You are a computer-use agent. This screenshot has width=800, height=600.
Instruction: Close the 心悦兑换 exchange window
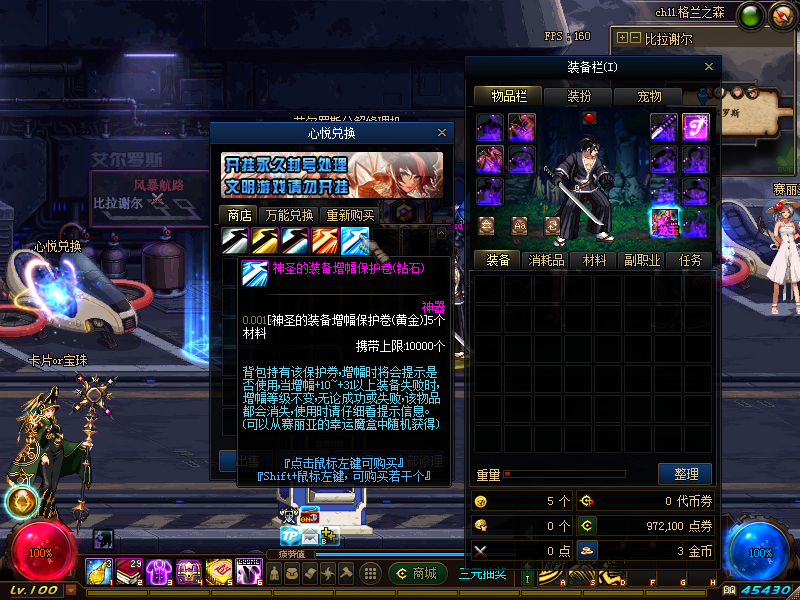coord(442,133)
